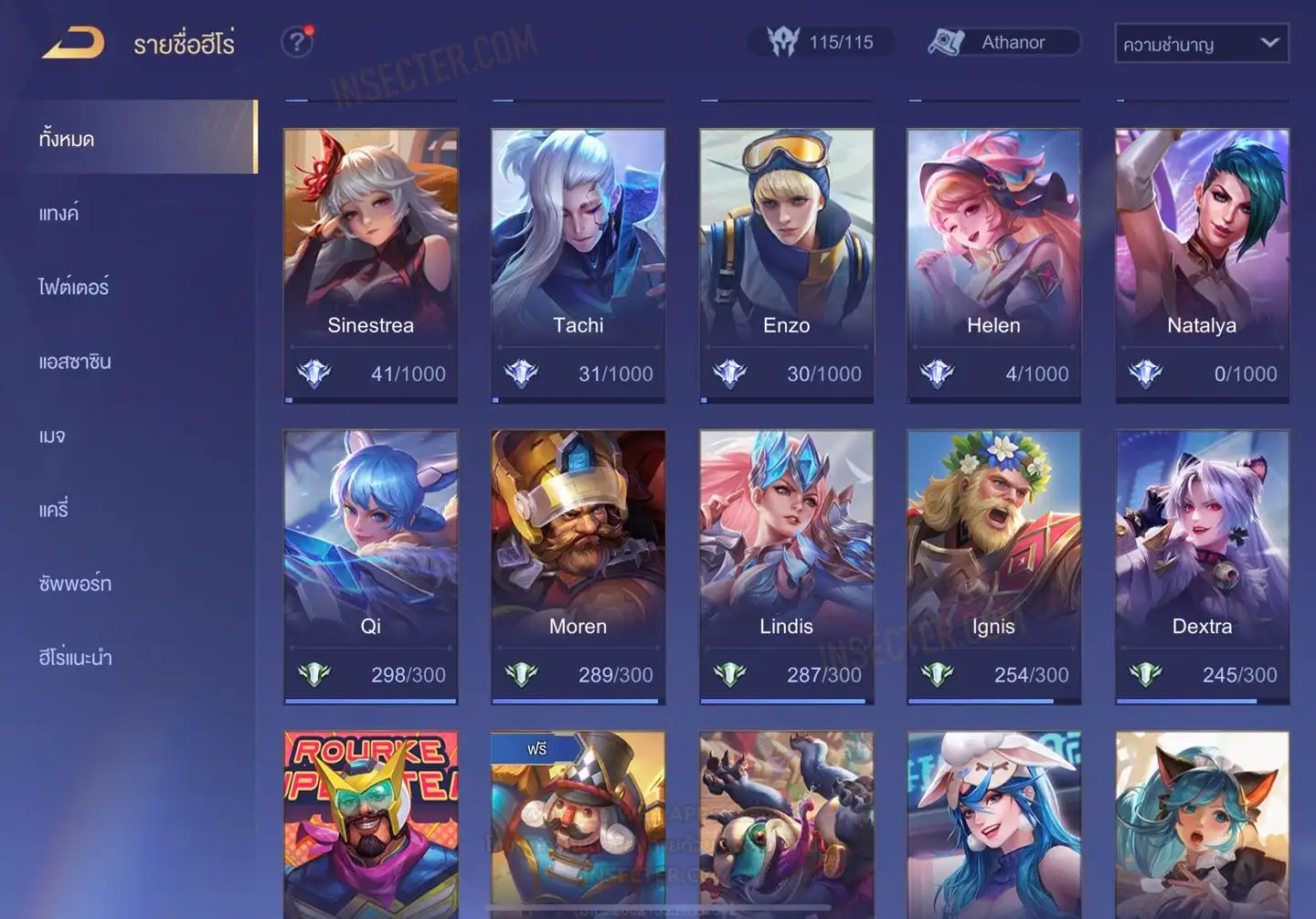Choose the เมจ category tab
The width and height of the screenshot is (1316, 919).
tap(52, 436)
